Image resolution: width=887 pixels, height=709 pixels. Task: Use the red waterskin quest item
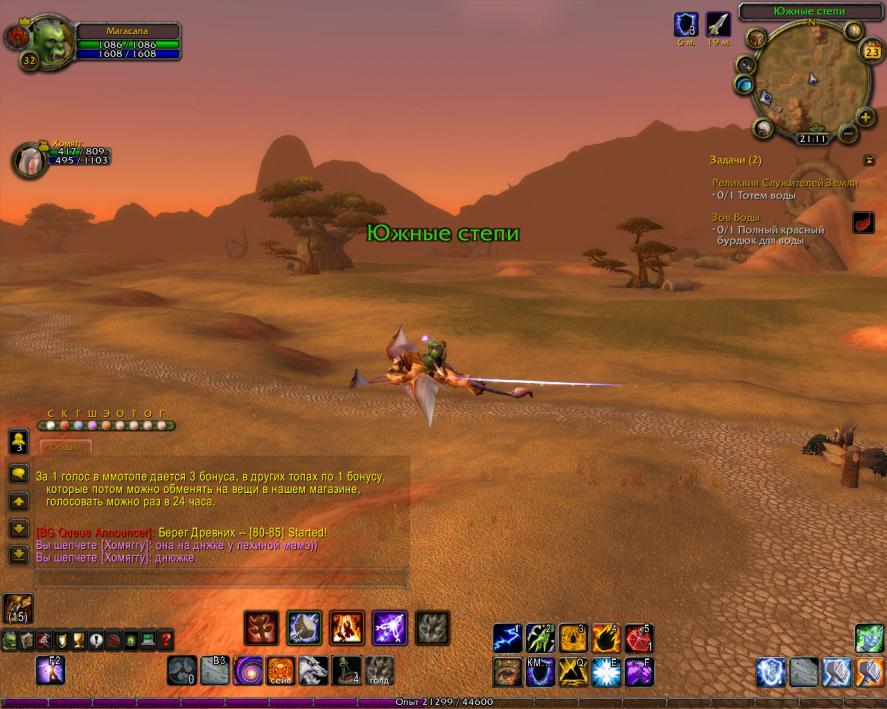coord(864,222)
